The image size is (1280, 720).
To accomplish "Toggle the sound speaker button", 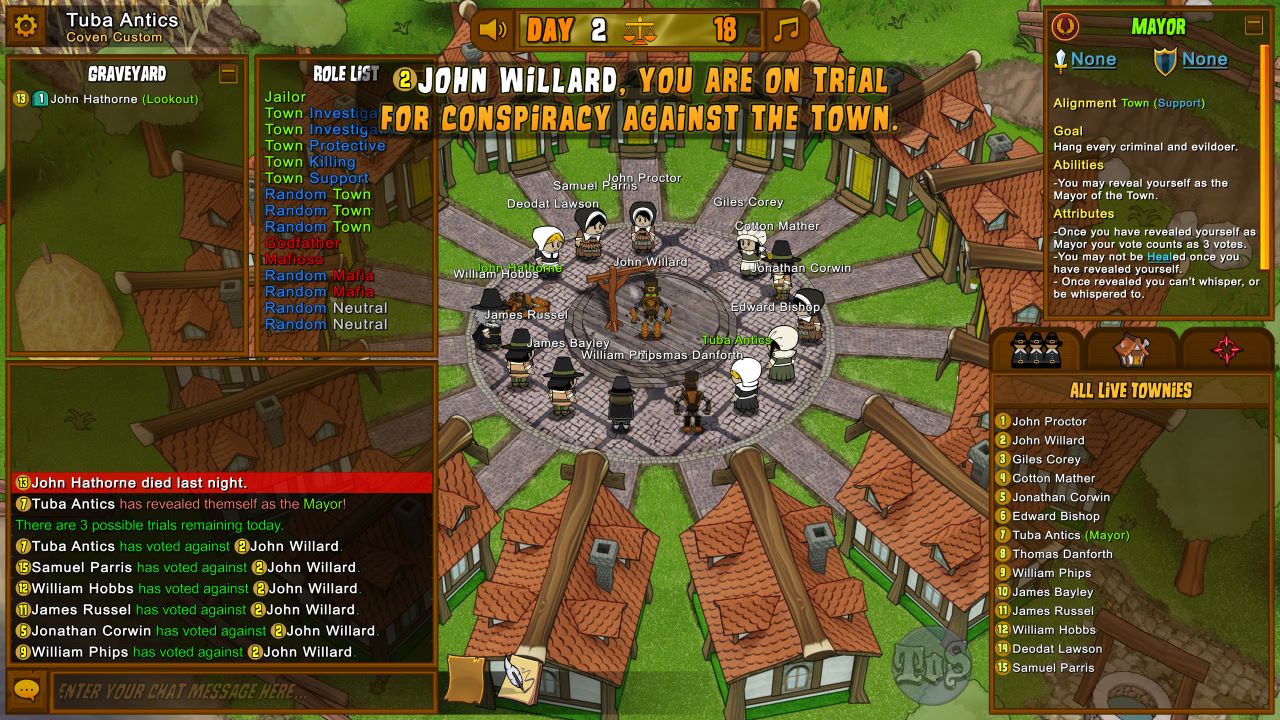I will tap(494, 29).
